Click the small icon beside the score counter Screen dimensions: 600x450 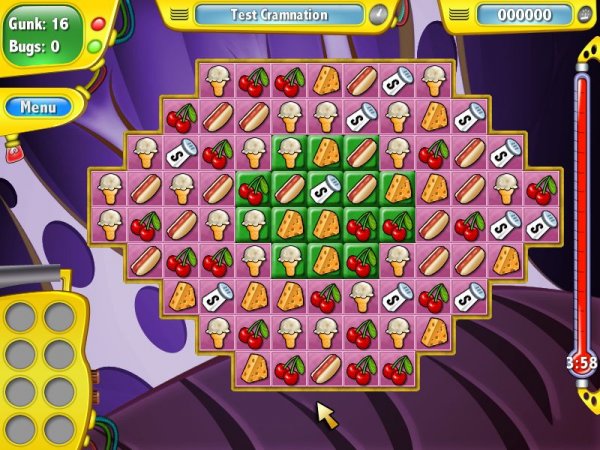click(586, 15)
